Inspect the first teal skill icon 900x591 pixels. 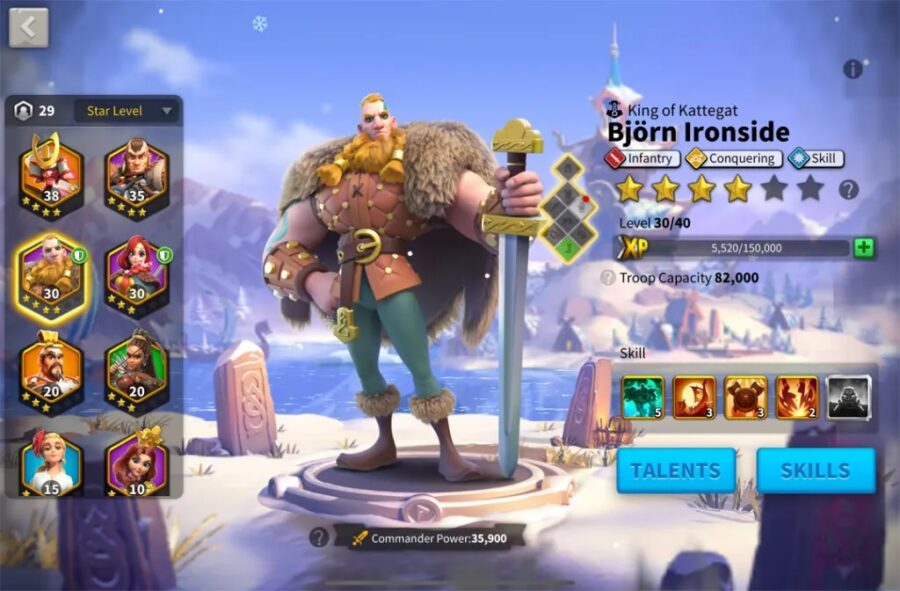(x=642, y=397)
